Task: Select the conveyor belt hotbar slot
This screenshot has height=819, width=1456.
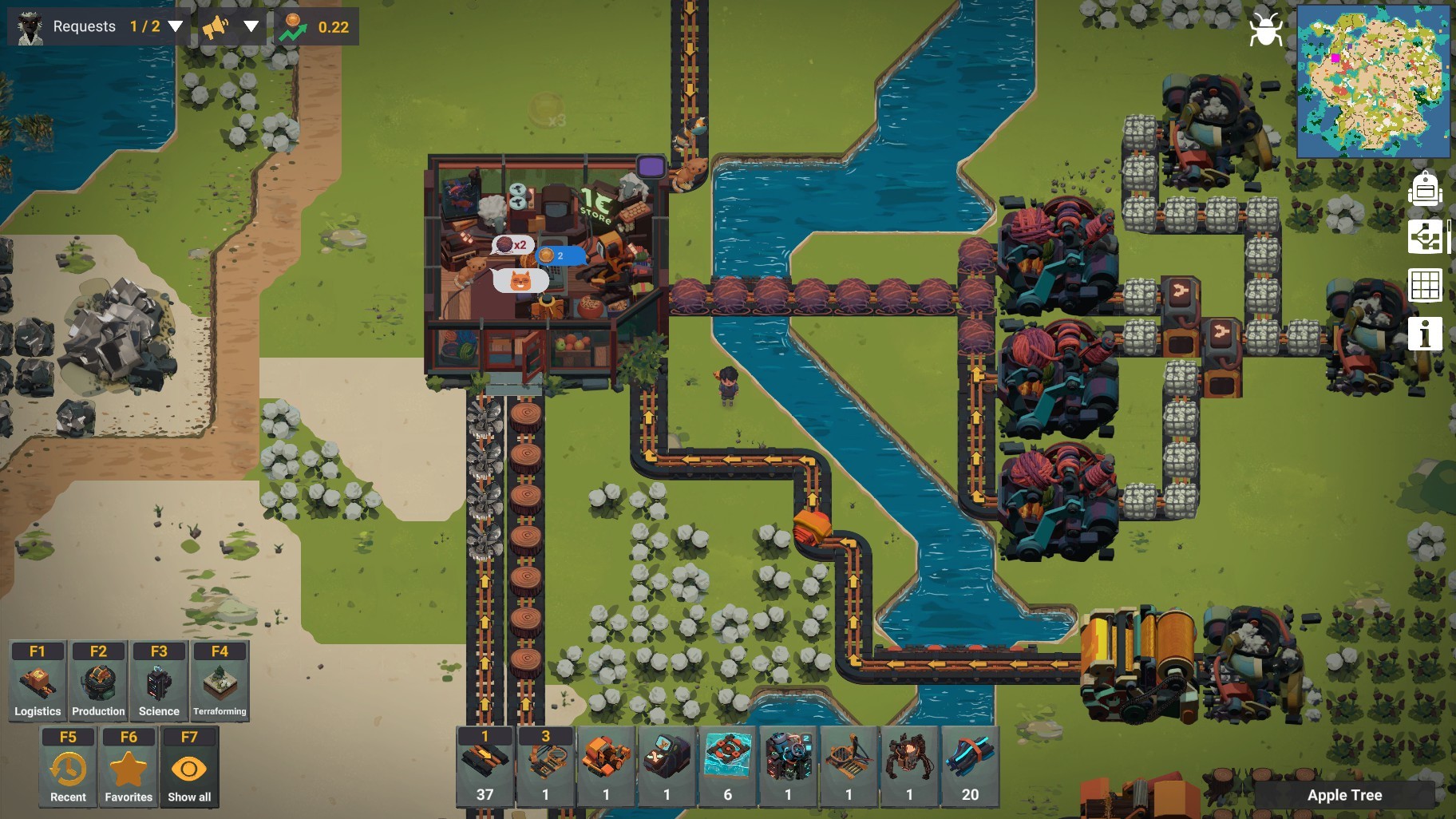Action: click(x=485, y=766)
